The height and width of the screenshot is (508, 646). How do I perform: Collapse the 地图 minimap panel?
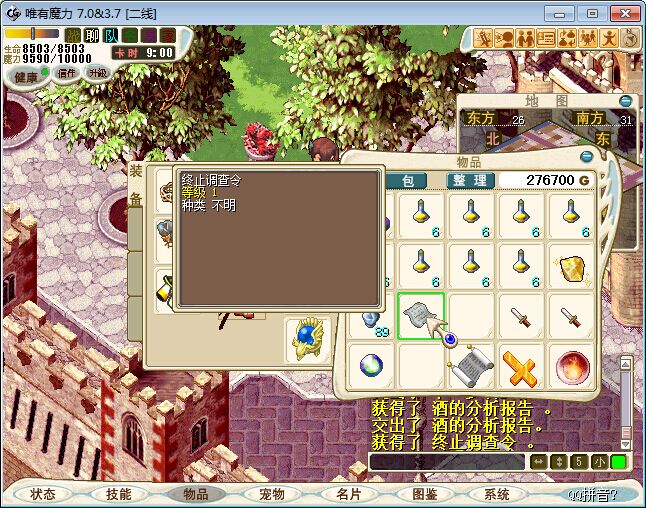[625, 101]
